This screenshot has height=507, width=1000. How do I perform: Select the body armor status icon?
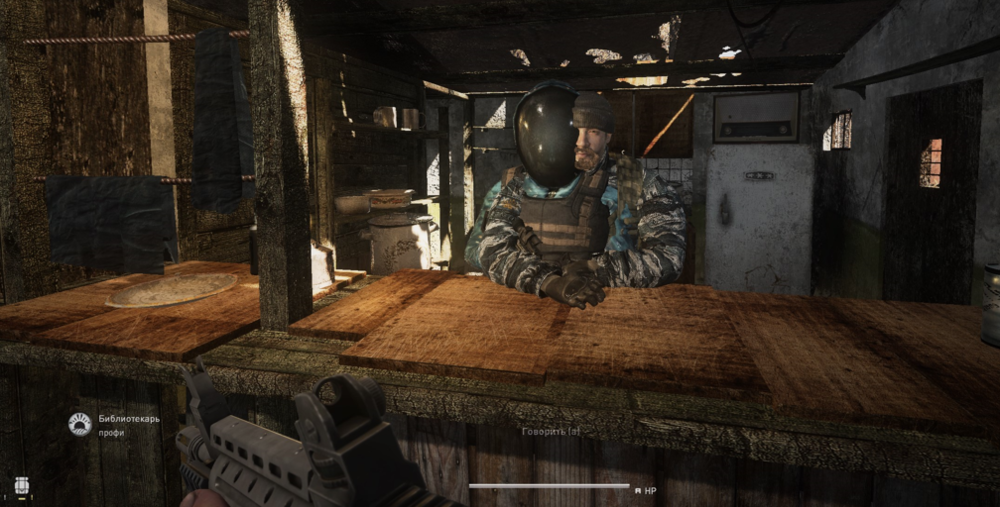(21, 487)
